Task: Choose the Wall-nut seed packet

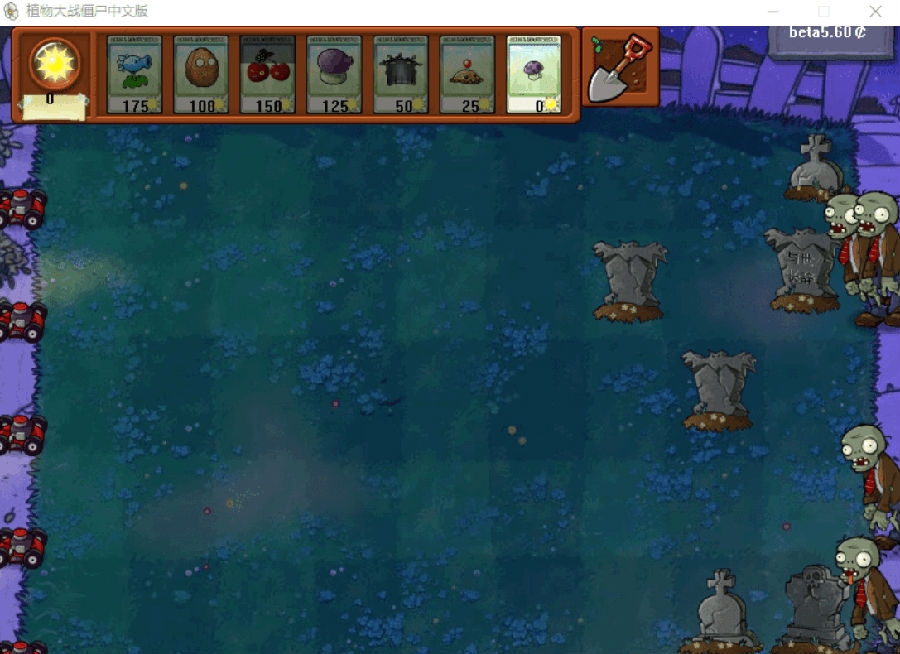Action: (201, 74)
